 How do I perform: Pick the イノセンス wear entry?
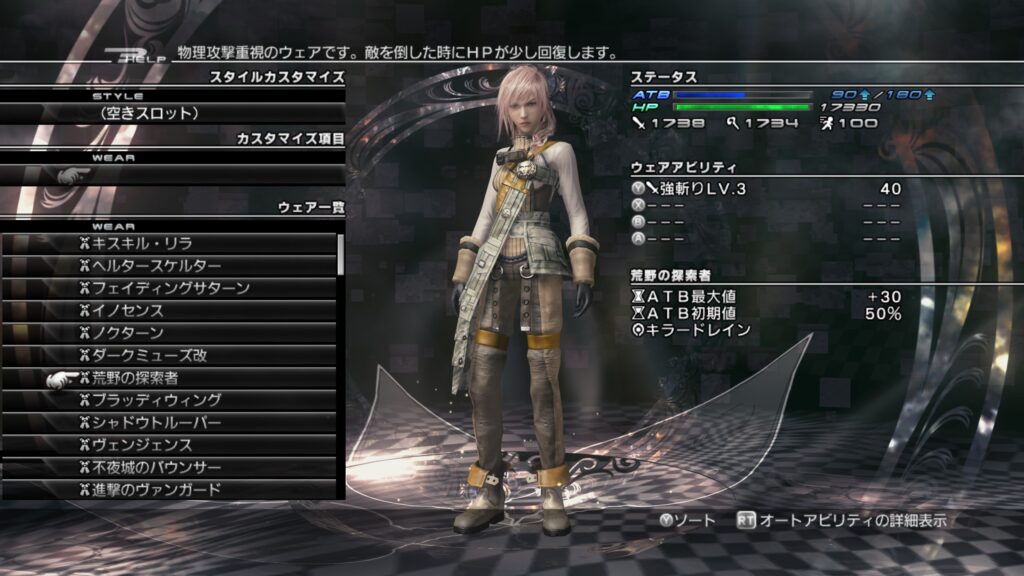pos(170,310)
